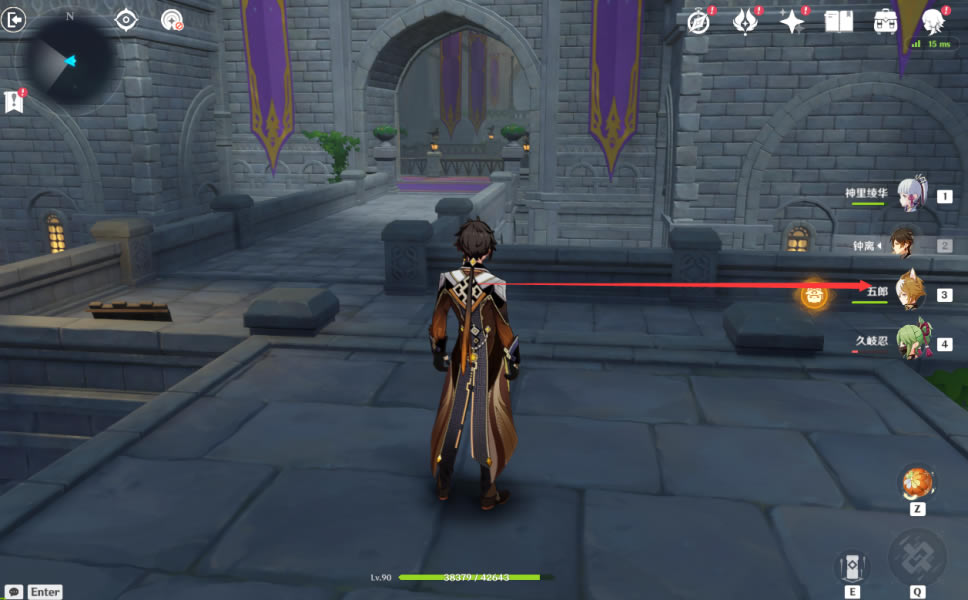
Task: Open the compass events icon
Action: (x=698, y=22)
